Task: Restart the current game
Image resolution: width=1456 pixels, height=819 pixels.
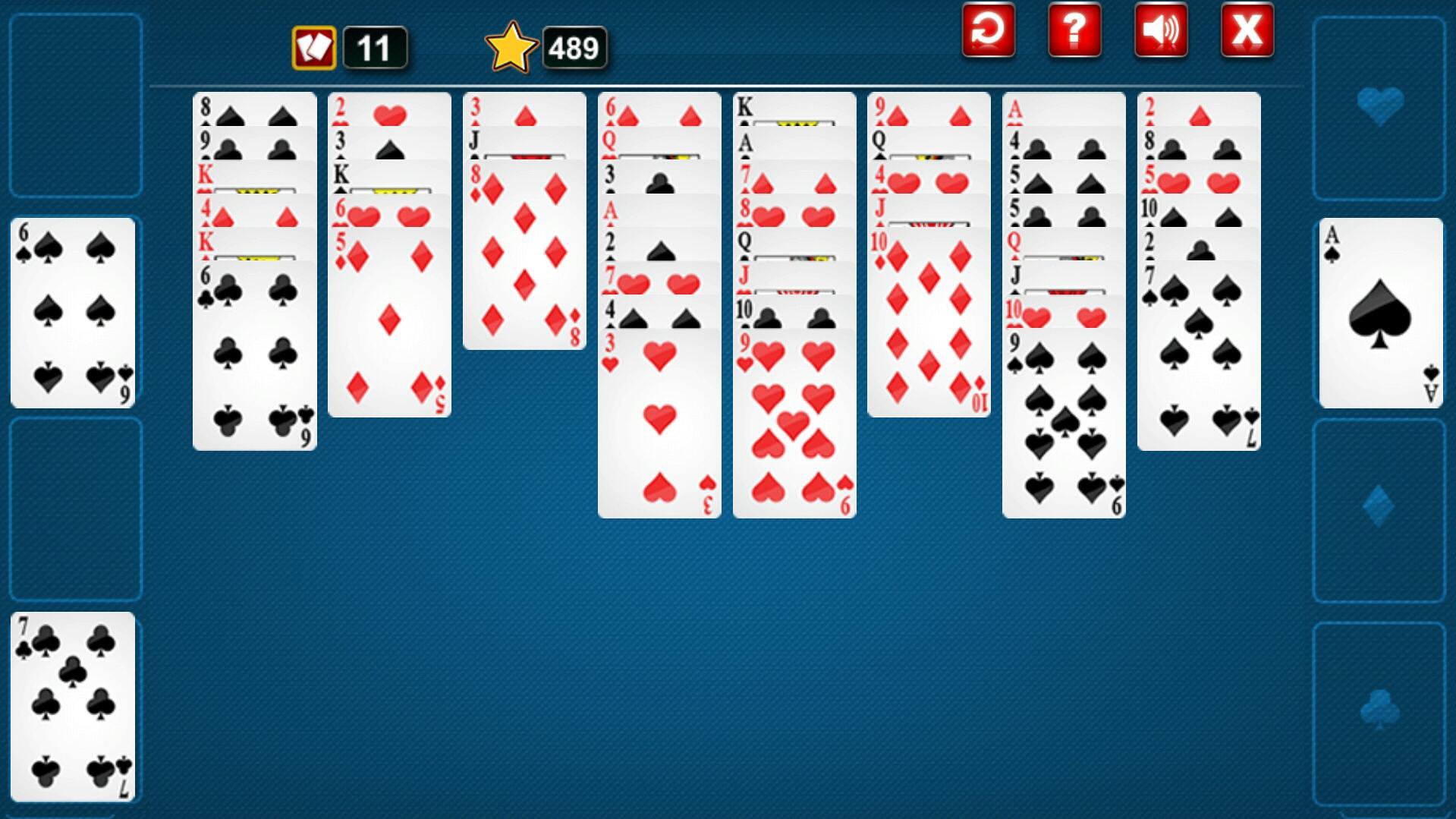Action: 987,32
